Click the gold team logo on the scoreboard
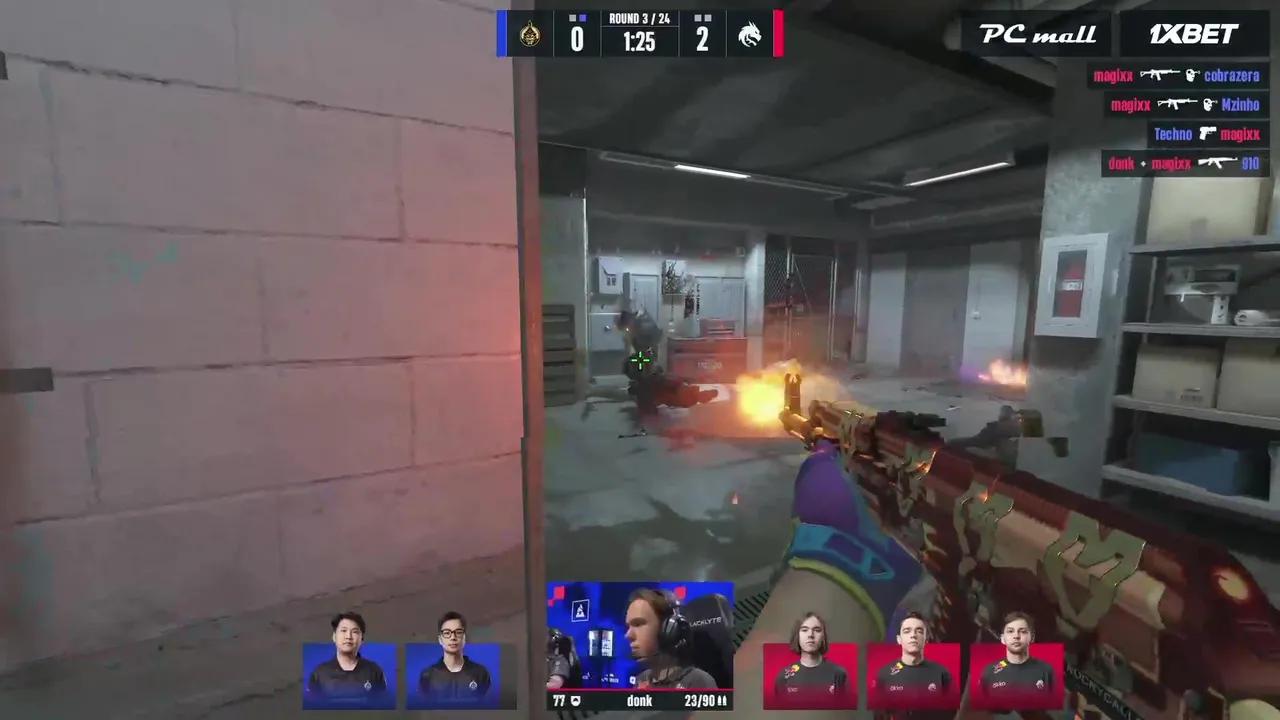Image resolution: width=1280 pixels, height=720 pixels. coord(530,33)
